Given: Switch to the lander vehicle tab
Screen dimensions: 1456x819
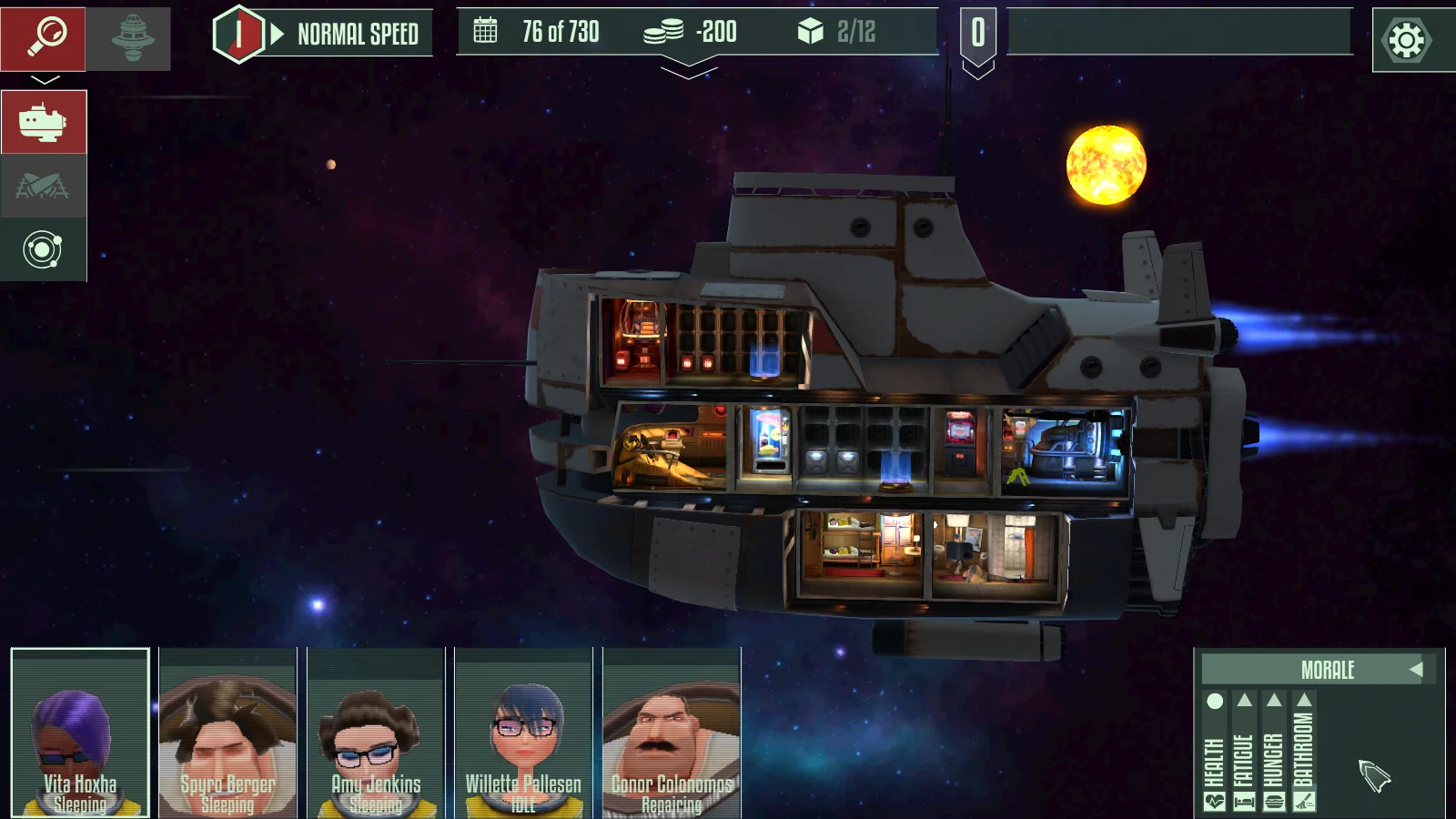Looking at the screenshot, I should point(44,187).
